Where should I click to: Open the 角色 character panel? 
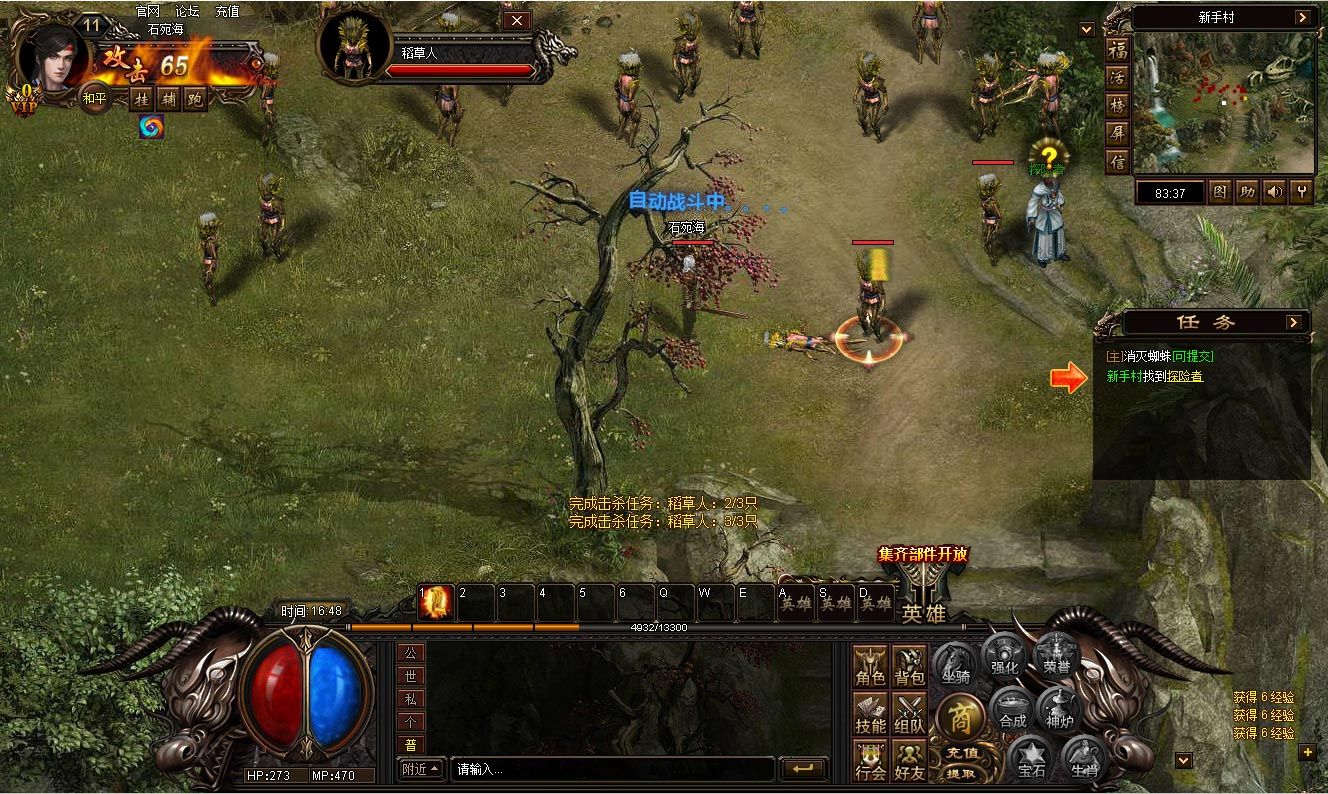[870, 666]
